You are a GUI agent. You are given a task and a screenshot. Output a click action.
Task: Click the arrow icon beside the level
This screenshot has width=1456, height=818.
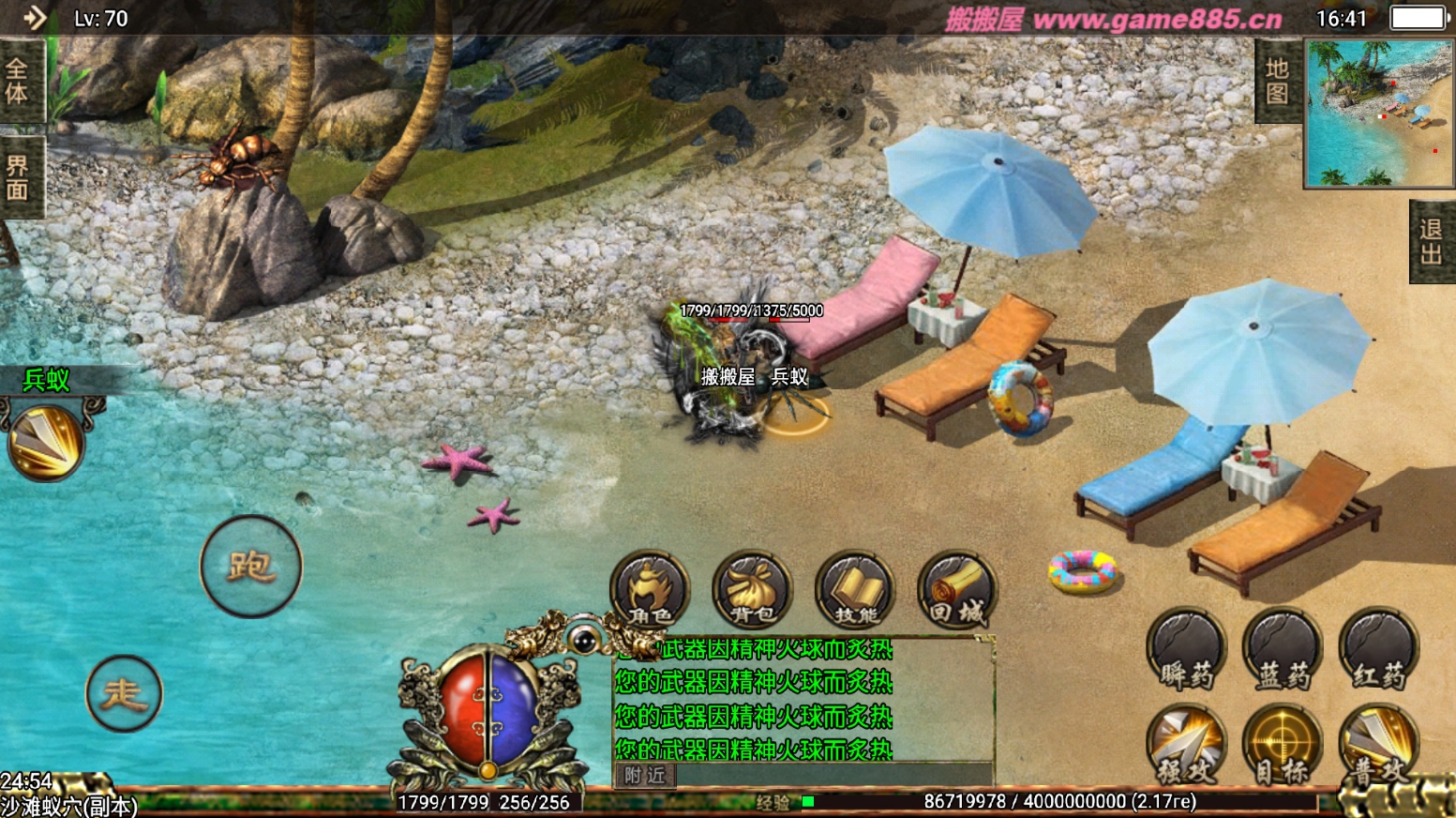click(35, 18)
